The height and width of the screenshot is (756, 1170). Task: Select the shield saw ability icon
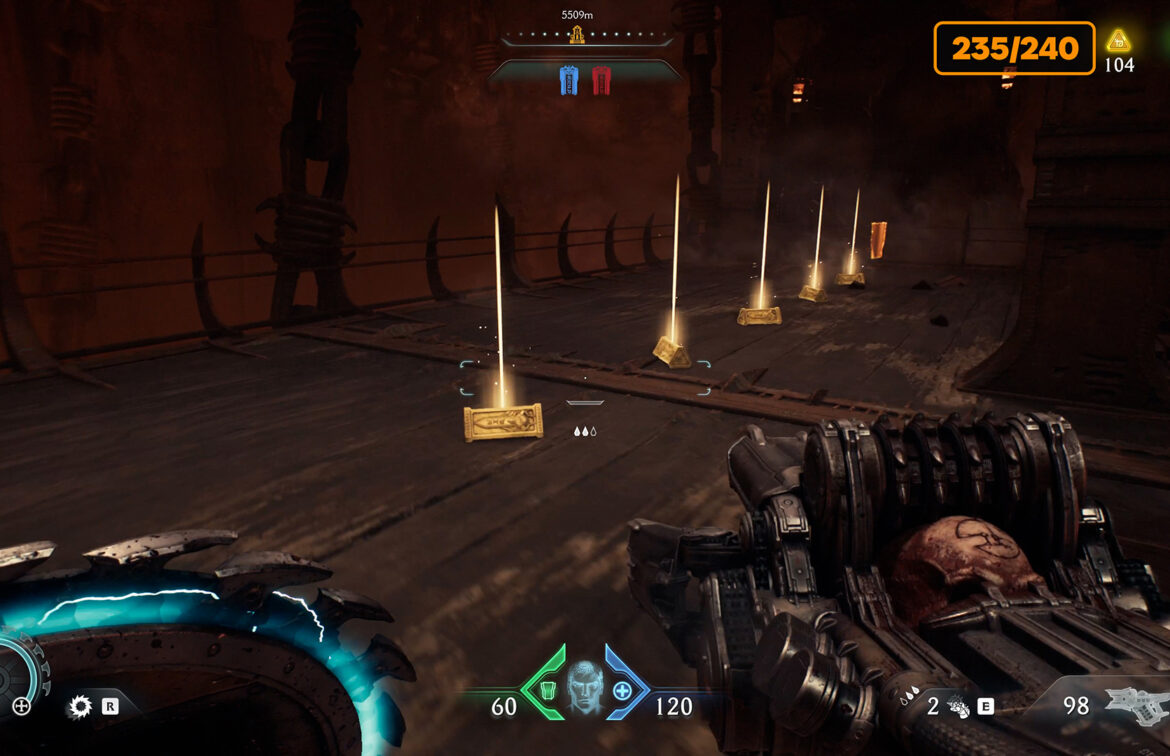click(x=79, y=708)
